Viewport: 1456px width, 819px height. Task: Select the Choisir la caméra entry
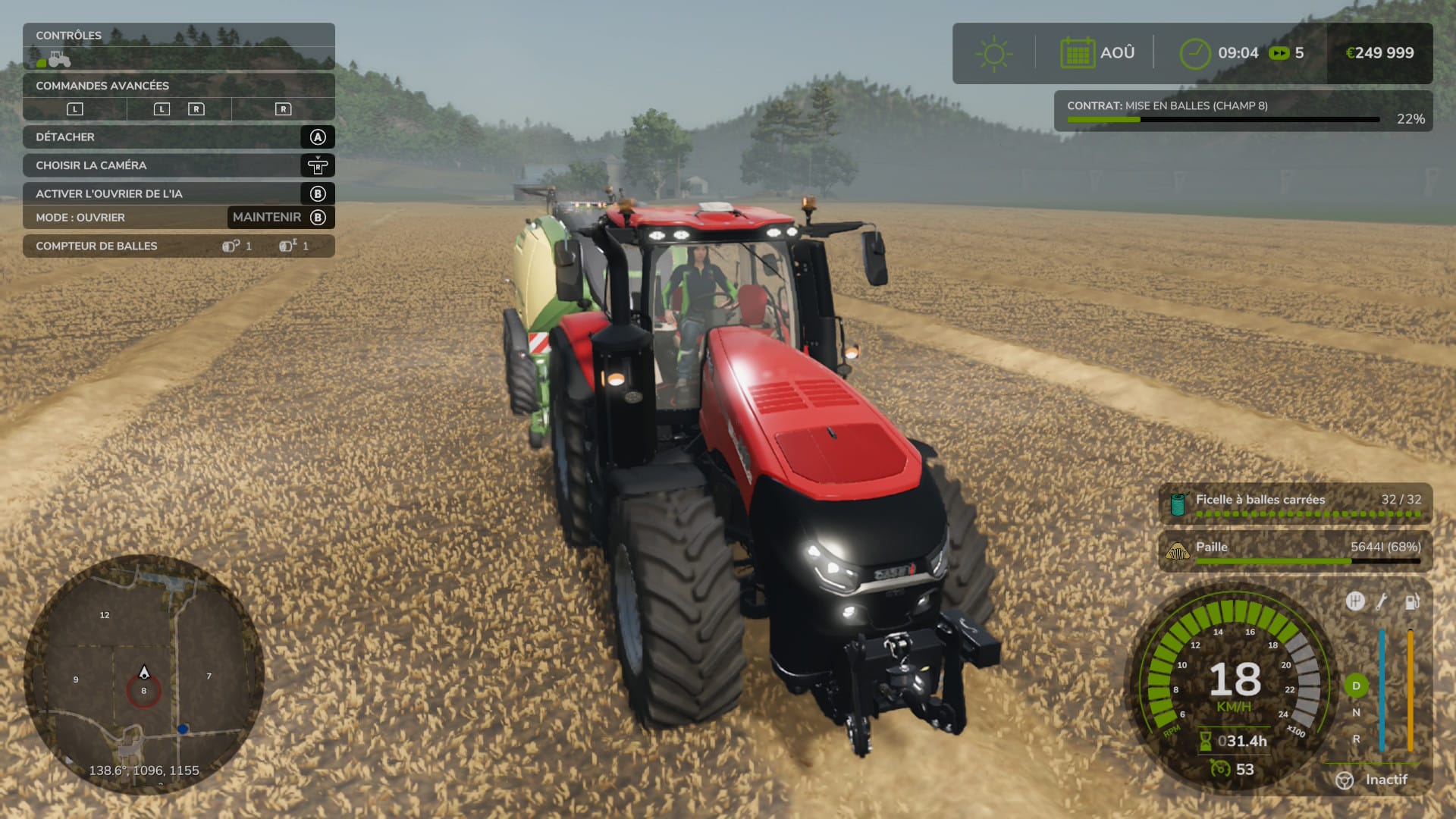[x=178, y=165]
